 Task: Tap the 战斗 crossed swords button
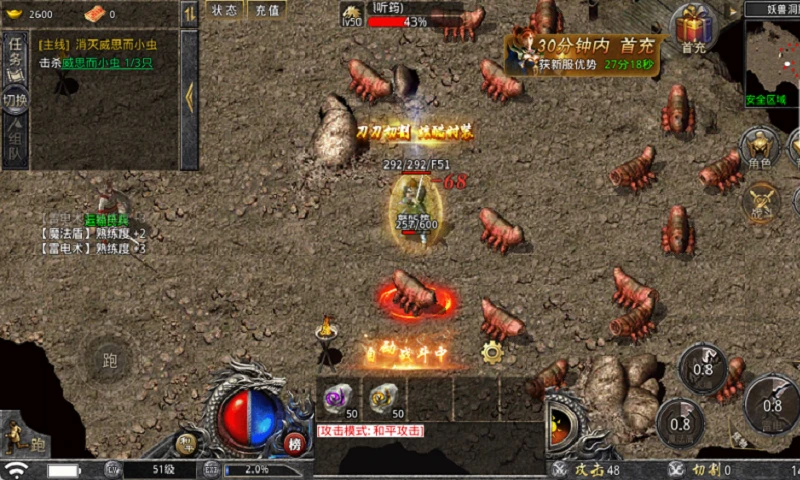[762, 200]
